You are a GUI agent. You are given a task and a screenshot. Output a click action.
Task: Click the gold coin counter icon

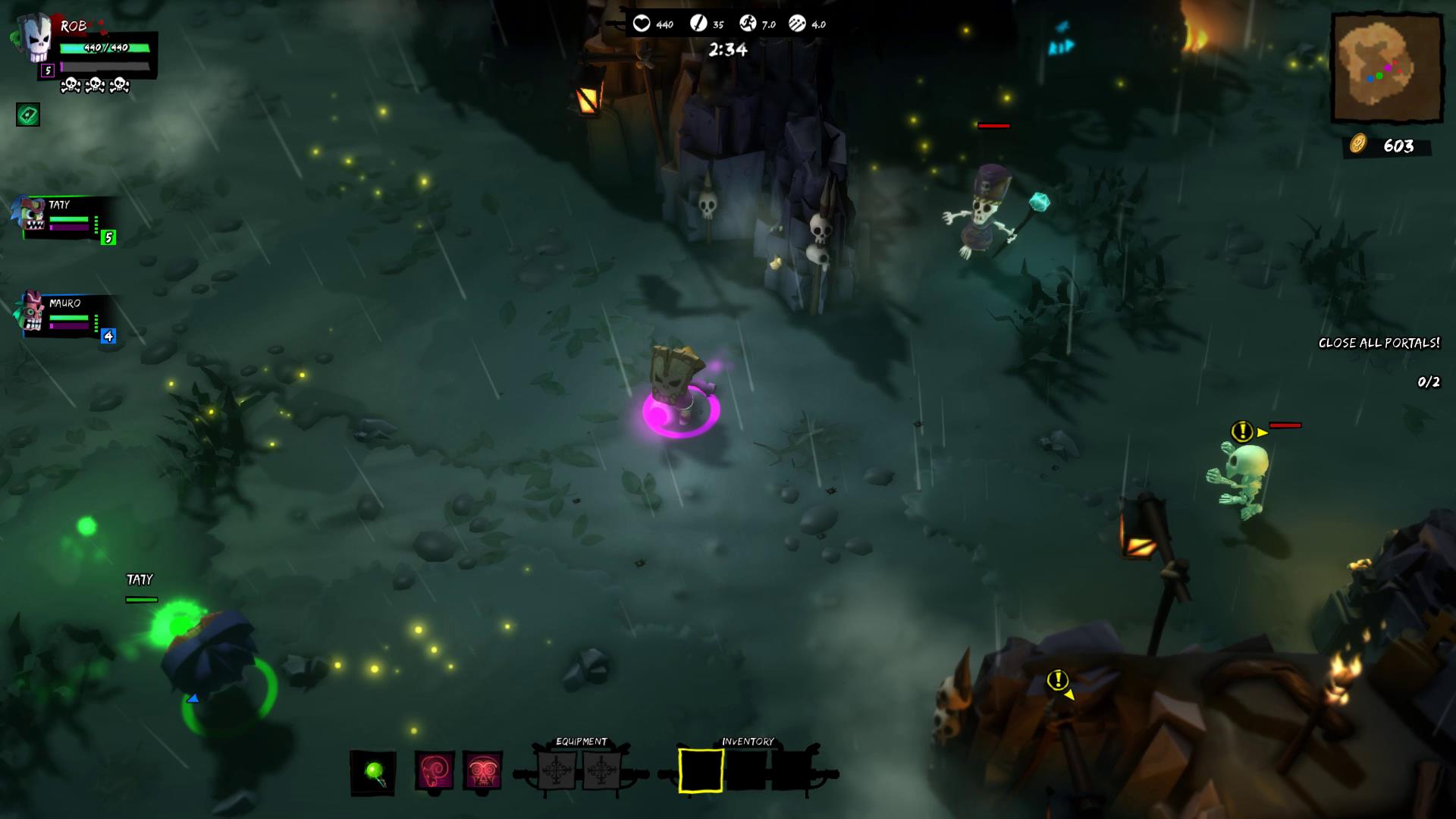pyautogui.click(x=1357, y=144)
